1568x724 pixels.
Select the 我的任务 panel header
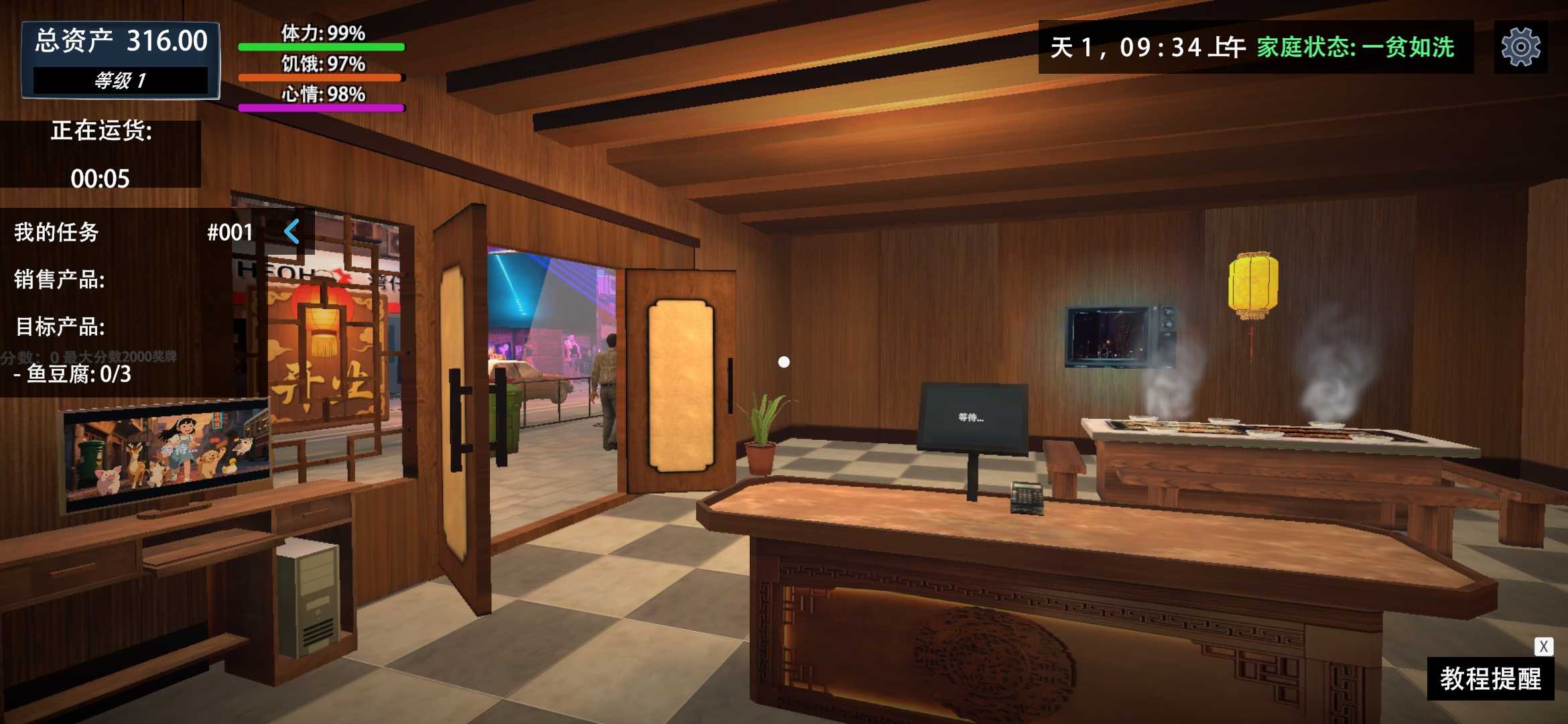tap(57, 233)
